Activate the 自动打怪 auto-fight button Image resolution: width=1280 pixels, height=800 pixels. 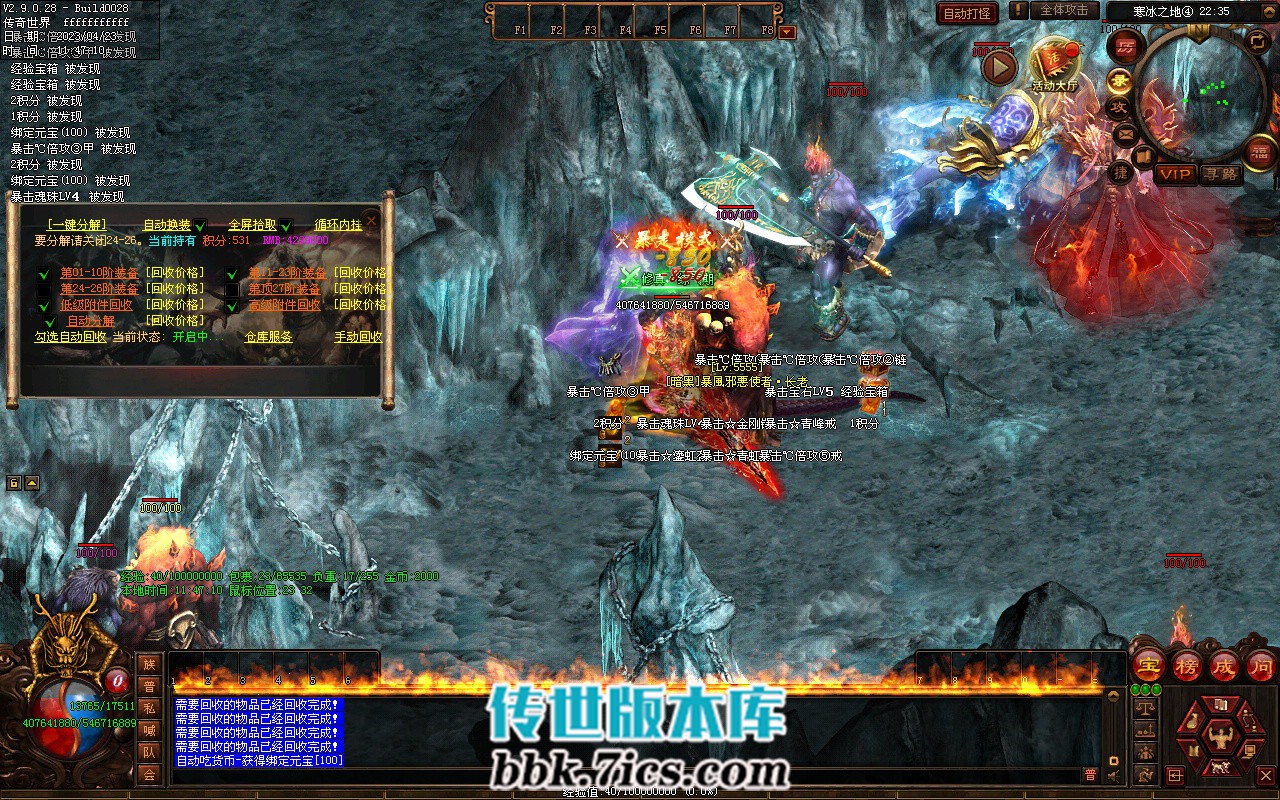click(968, 13)
